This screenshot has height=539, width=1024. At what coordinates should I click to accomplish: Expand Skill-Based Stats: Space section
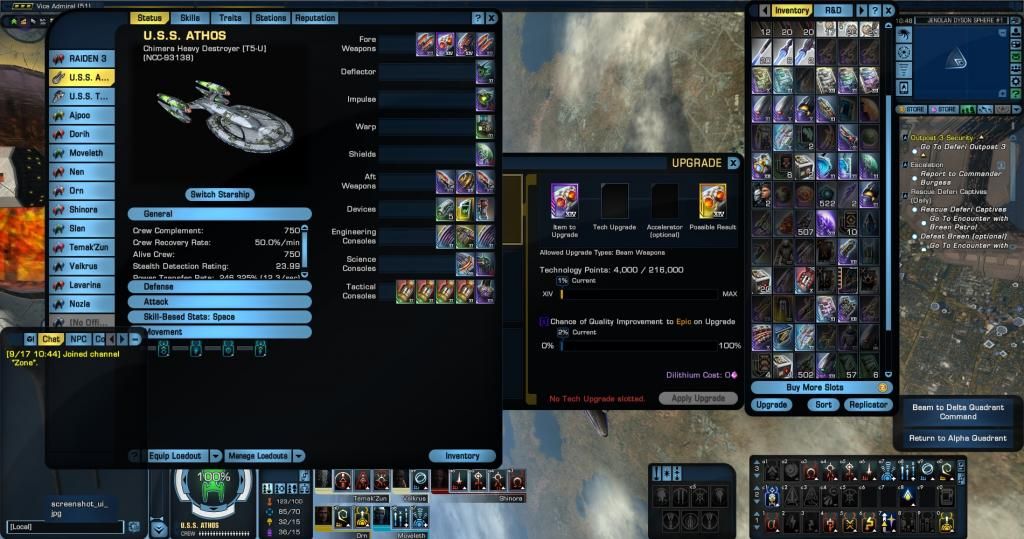[219, 316]
